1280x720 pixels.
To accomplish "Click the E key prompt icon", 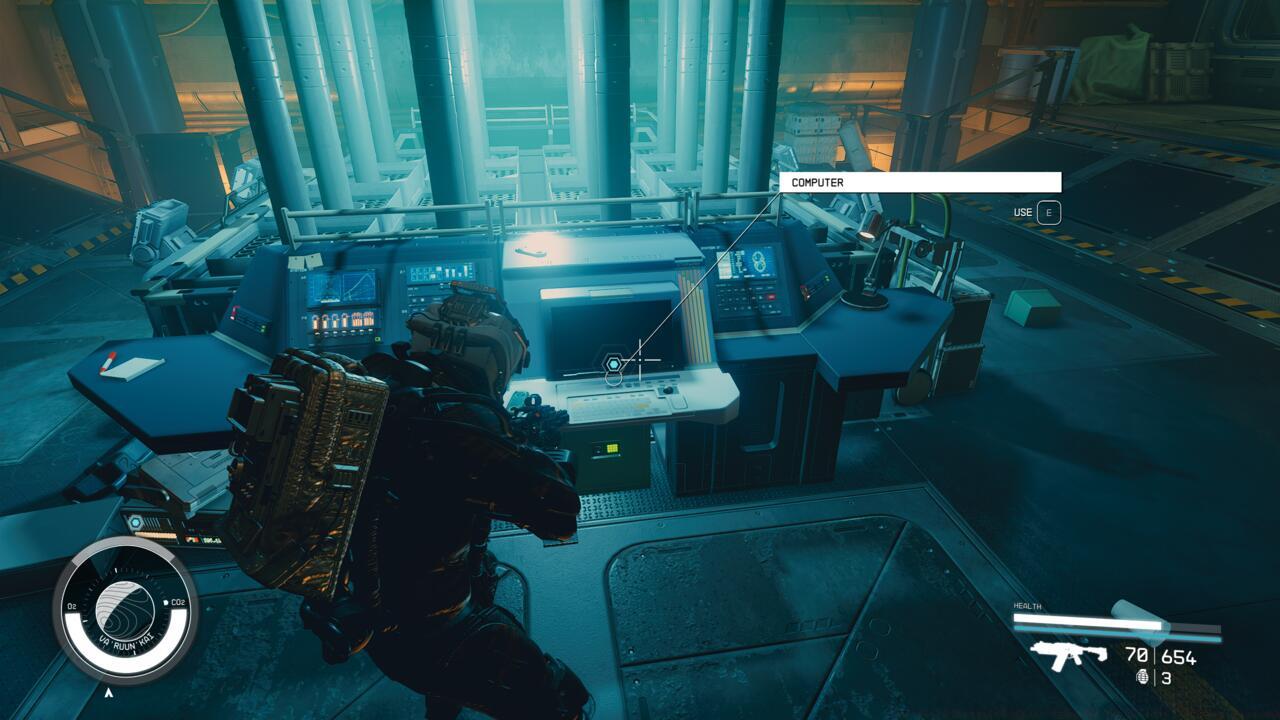I will tap(1048, 211).
